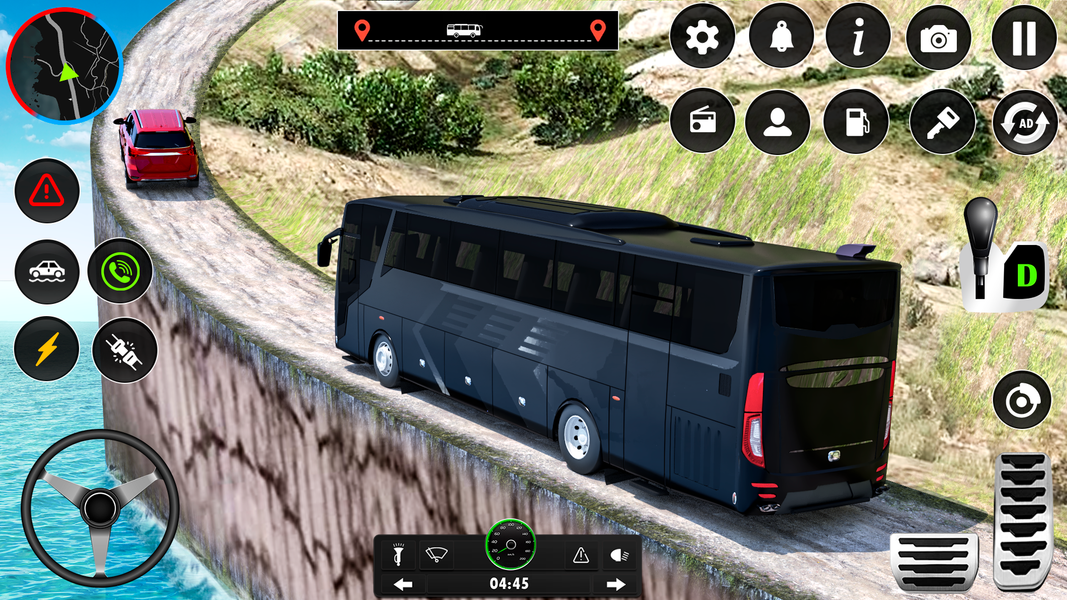
Task: Show the info panel
Action: tap(858, 37)
